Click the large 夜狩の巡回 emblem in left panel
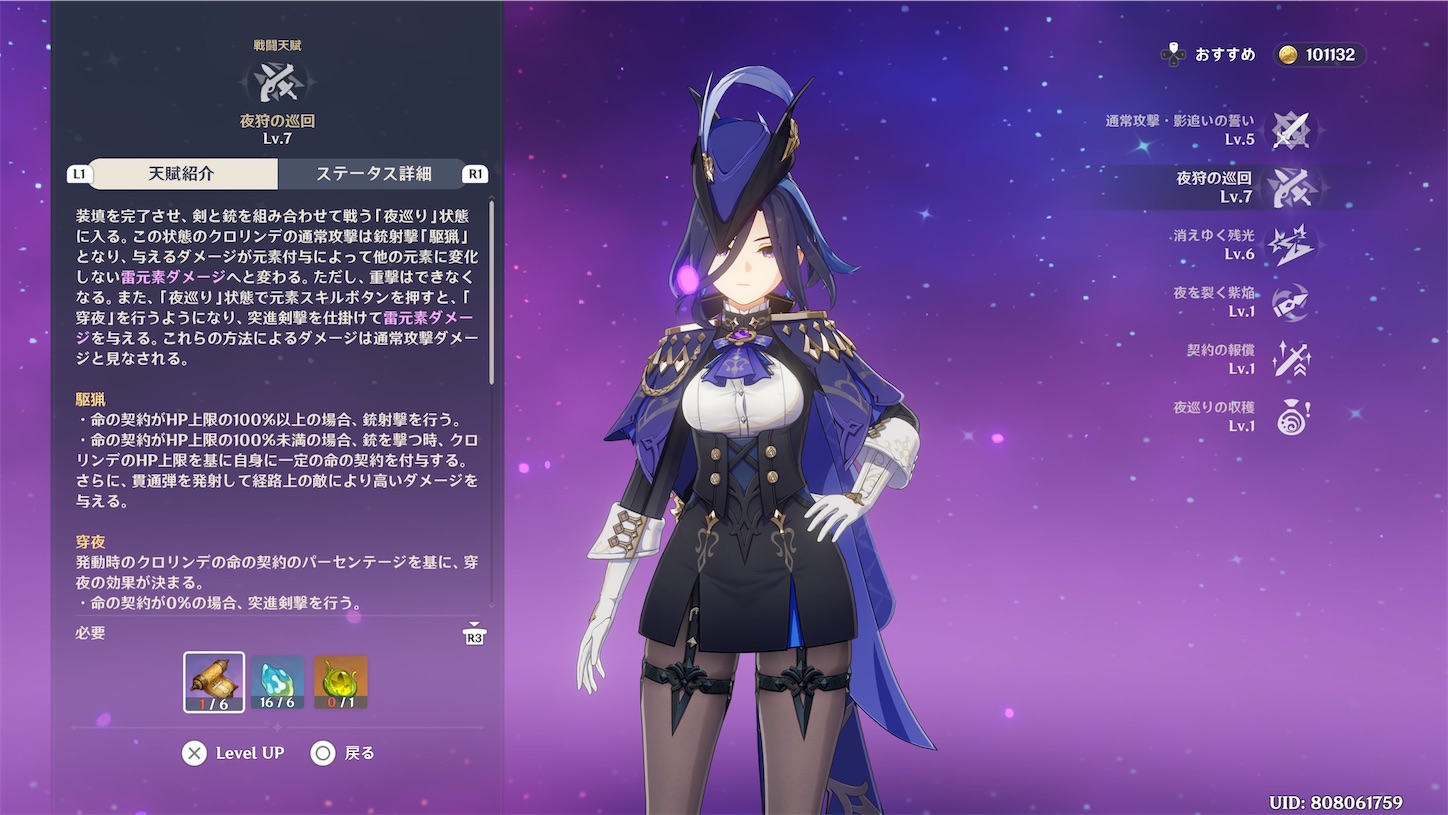The image size is (1448, 815). coord(278,85)
